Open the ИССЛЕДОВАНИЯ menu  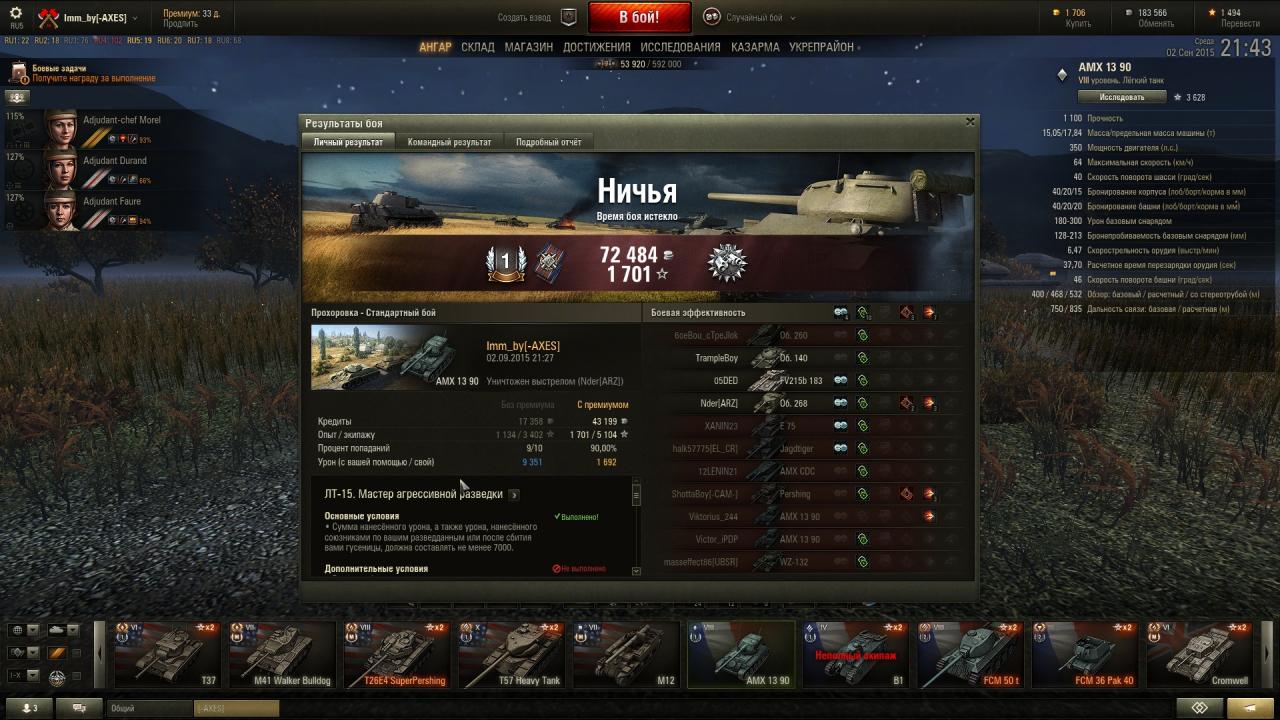click(680, 47)
